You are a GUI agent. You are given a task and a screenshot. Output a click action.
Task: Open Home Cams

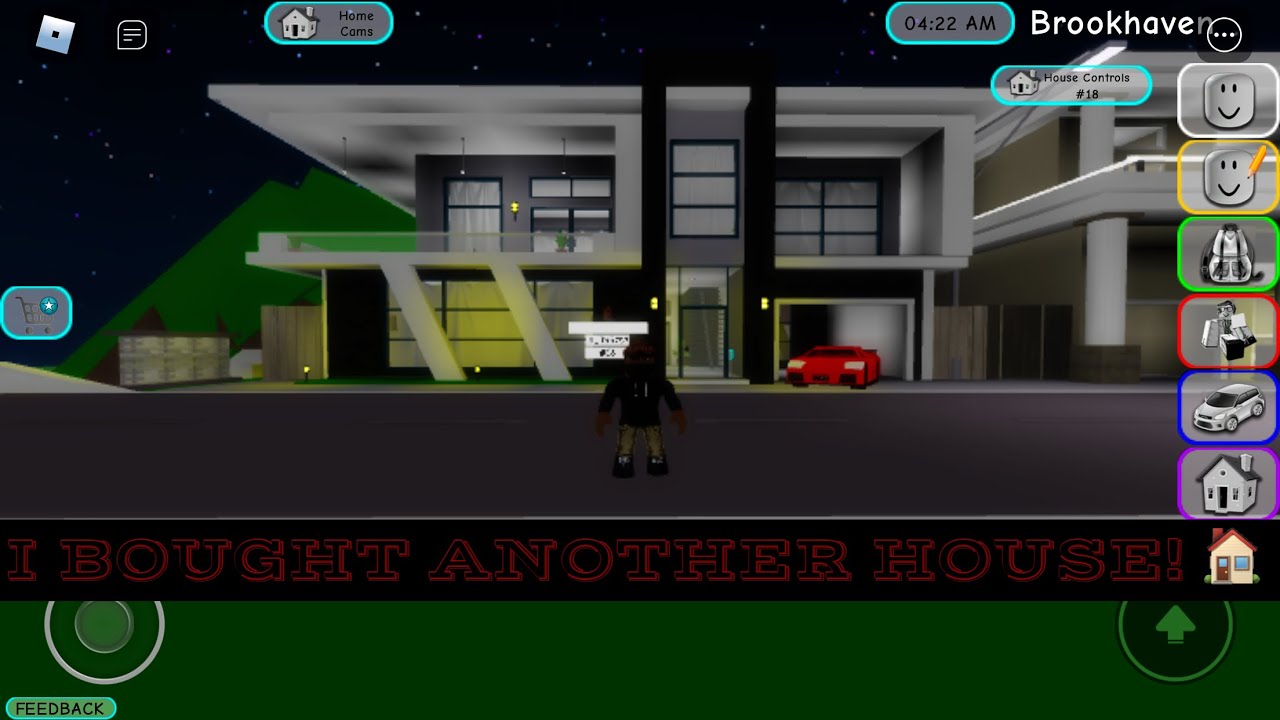coord(329,23)
